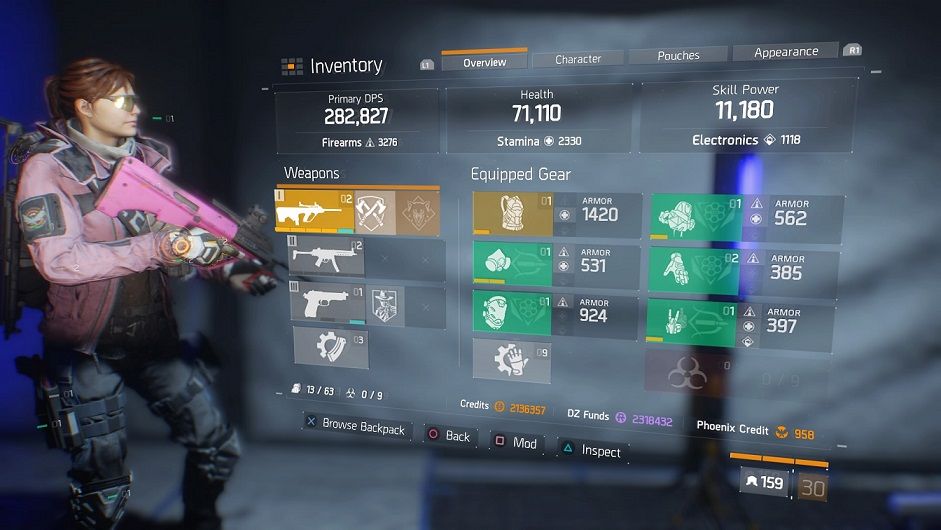
Task: Switch to the Overview tab
Action: [483, 62]
